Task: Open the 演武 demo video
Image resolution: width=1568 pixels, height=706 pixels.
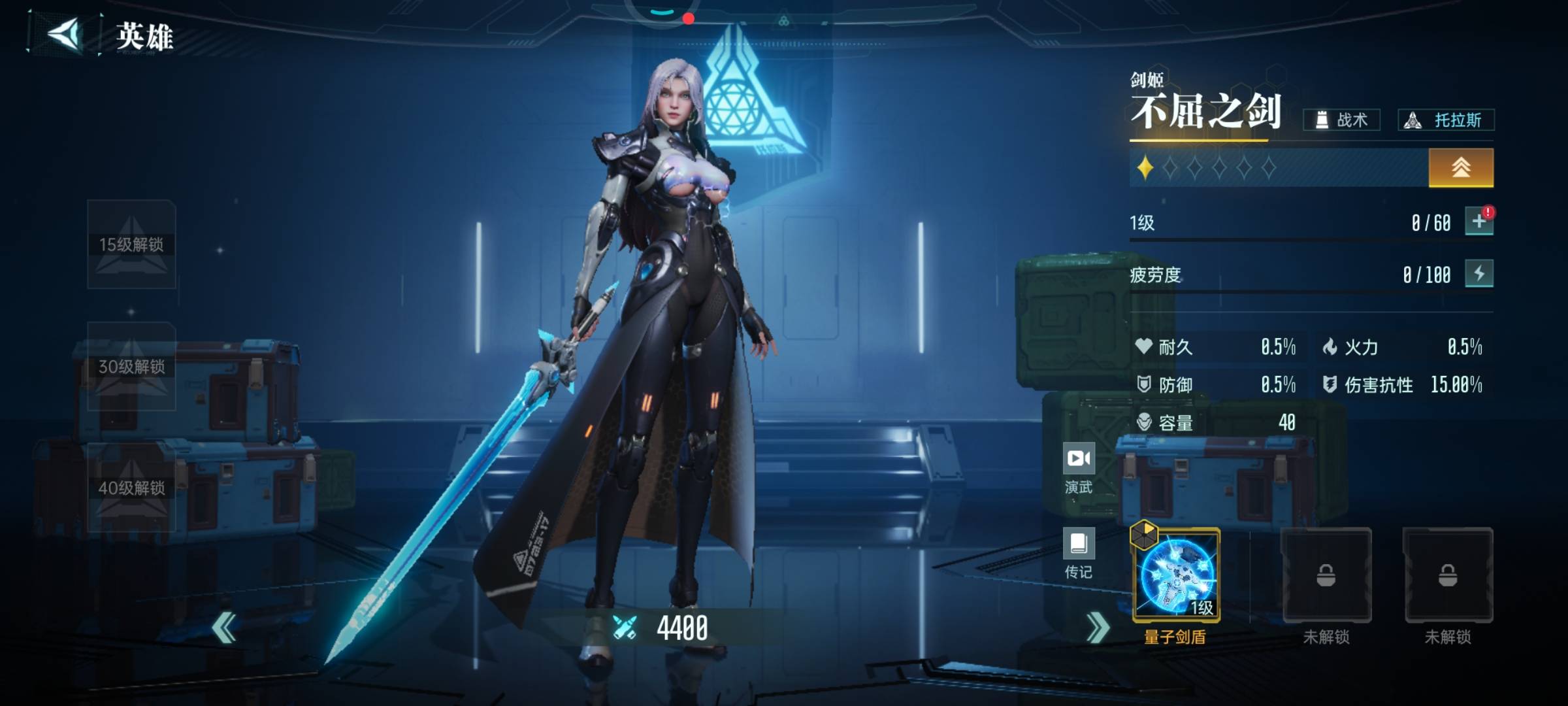Action: point(1079,467)
